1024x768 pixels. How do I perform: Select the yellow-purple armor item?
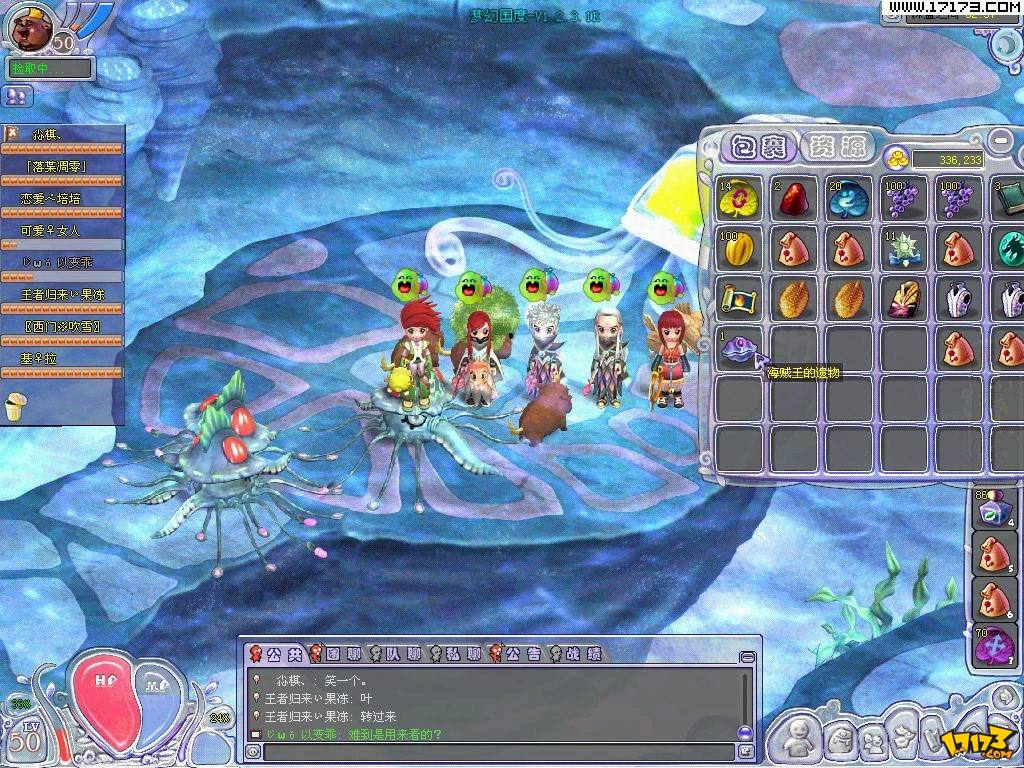(905, 299)
